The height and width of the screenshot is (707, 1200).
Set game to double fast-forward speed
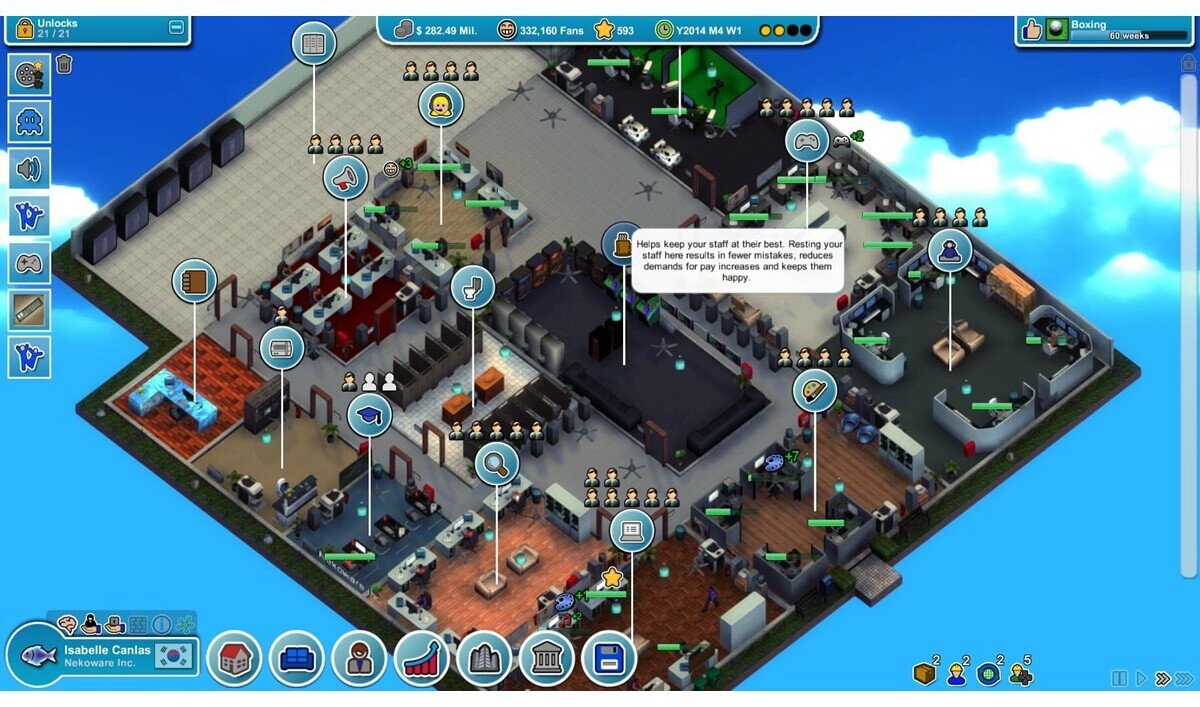coord(1162,679)
